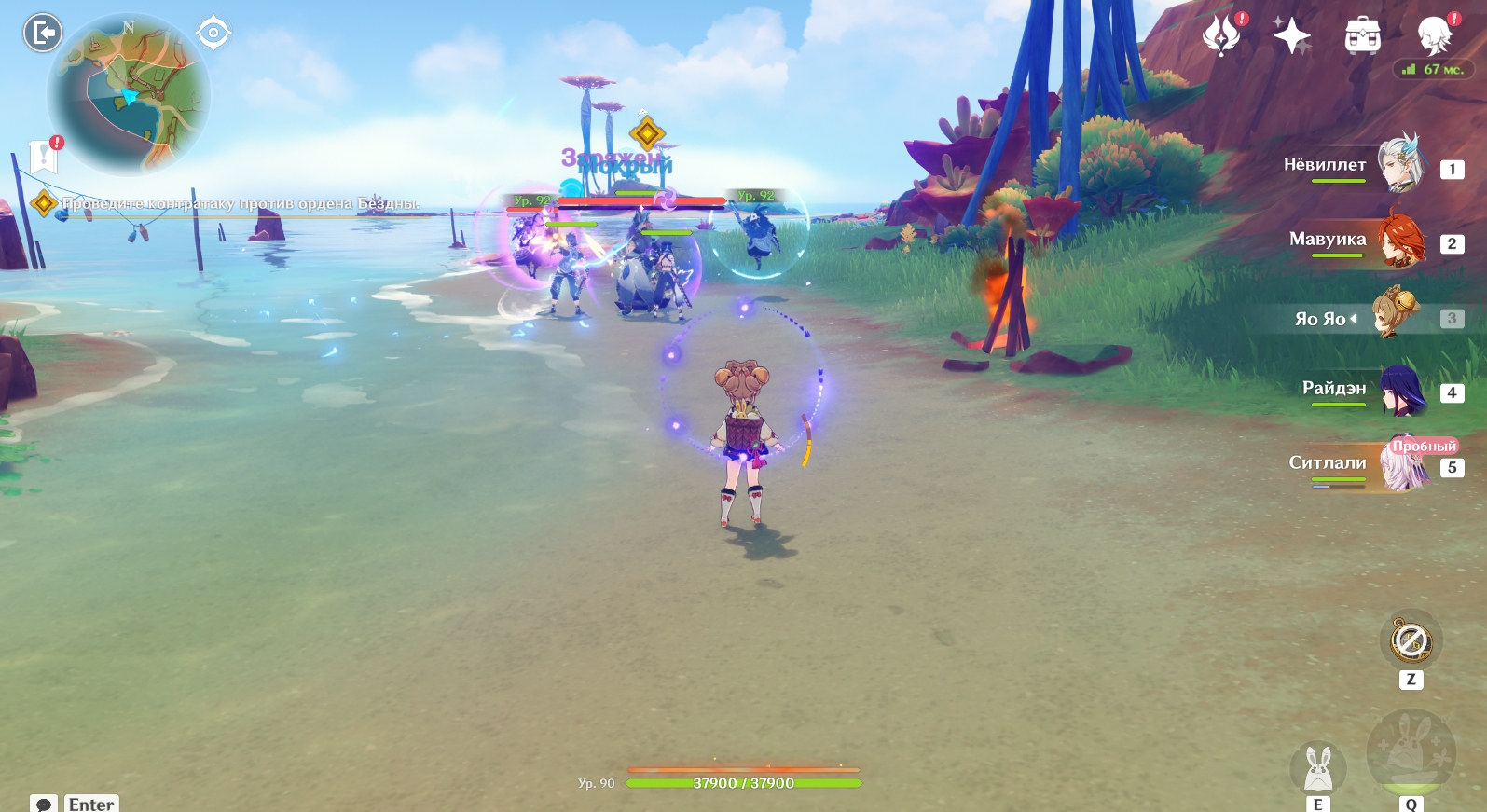The height and width of the screenshot is (812, 1487).
Task: Open the chat speech bubble
Action: coord(43,804)
